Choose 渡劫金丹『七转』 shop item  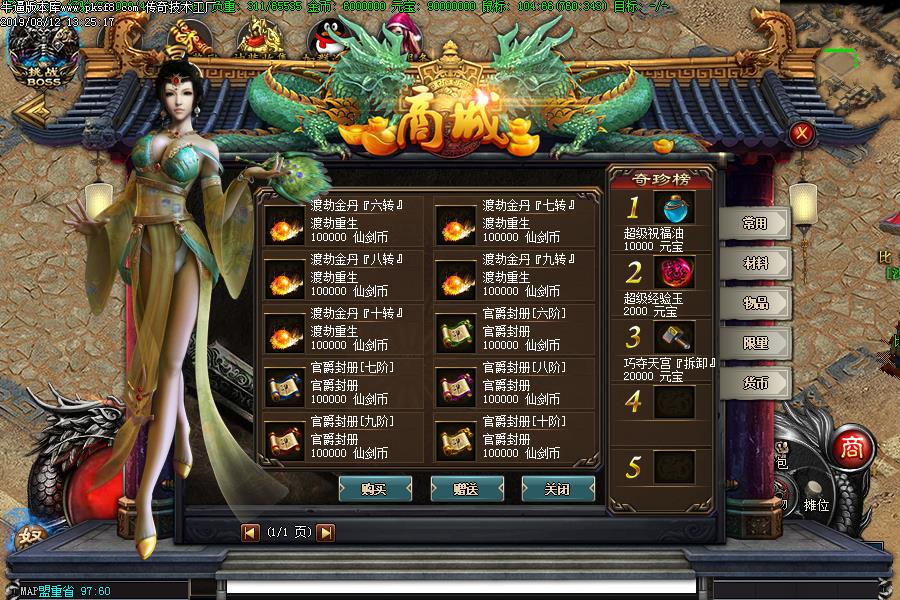tap(456, 225)
